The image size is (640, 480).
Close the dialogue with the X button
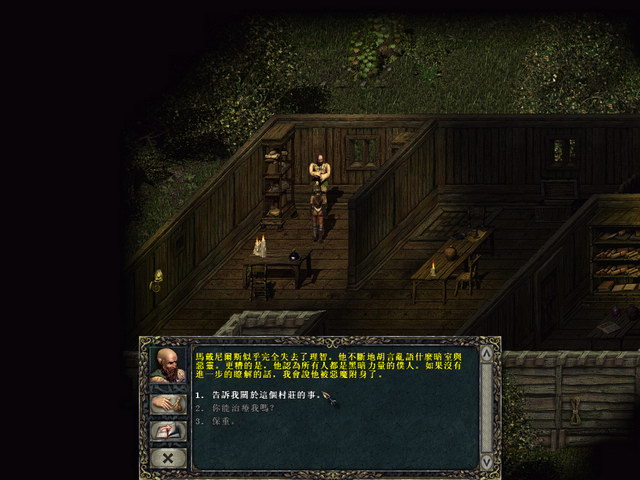tap(167, 457)
